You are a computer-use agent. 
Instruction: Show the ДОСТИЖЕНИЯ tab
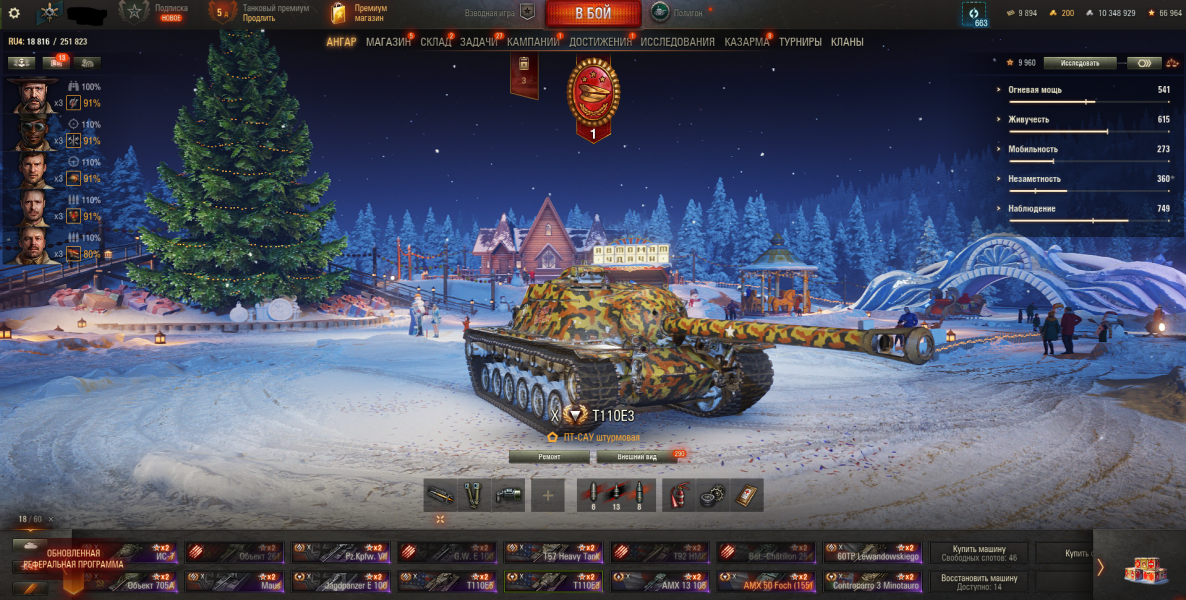(x=600, y=42)
